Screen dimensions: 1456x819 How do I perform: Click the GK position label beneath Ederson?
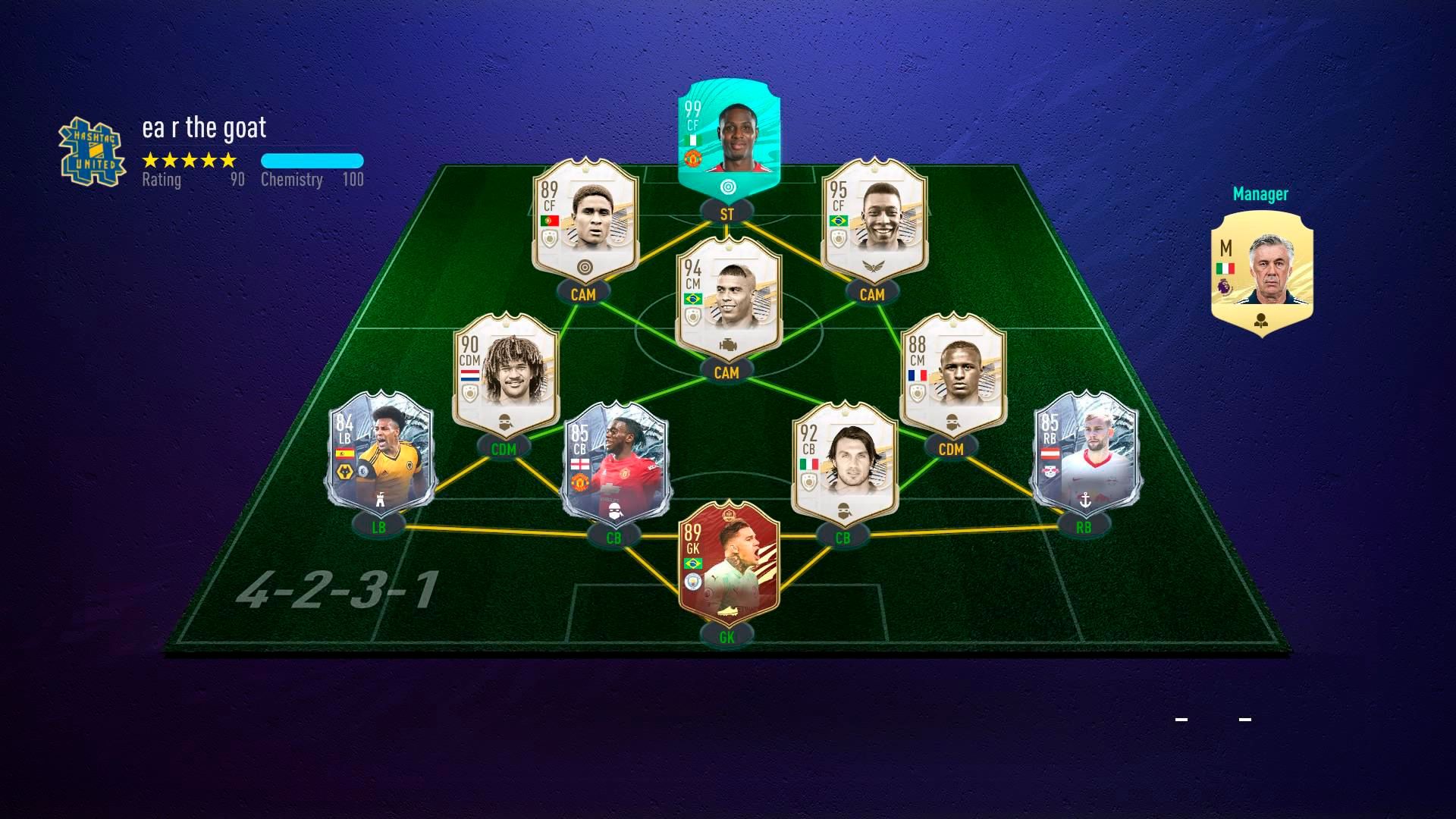(x=726, y=638)
